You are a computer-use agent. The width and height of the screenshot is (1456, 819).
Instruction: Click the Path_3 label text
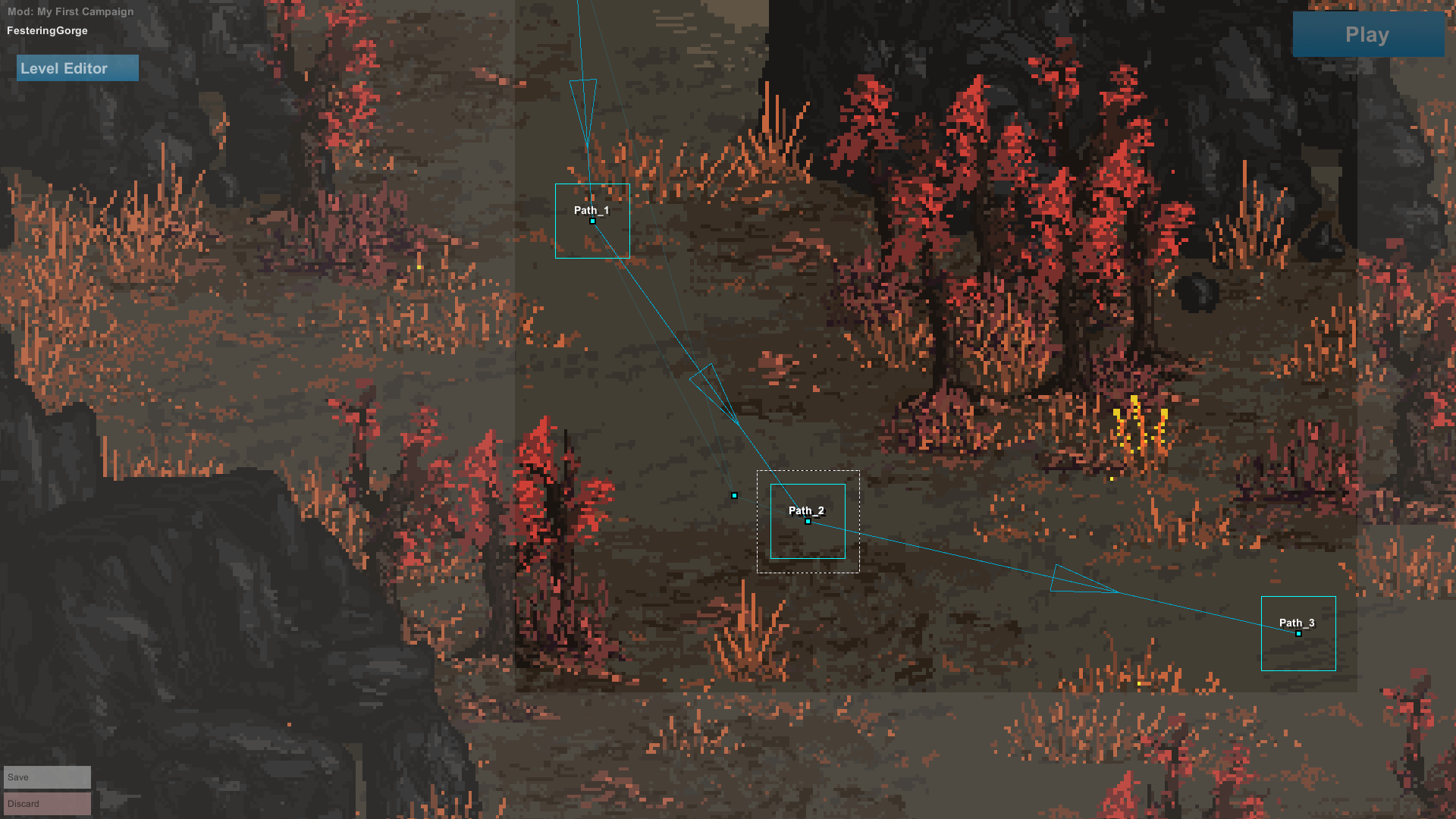click(1298, 623)
